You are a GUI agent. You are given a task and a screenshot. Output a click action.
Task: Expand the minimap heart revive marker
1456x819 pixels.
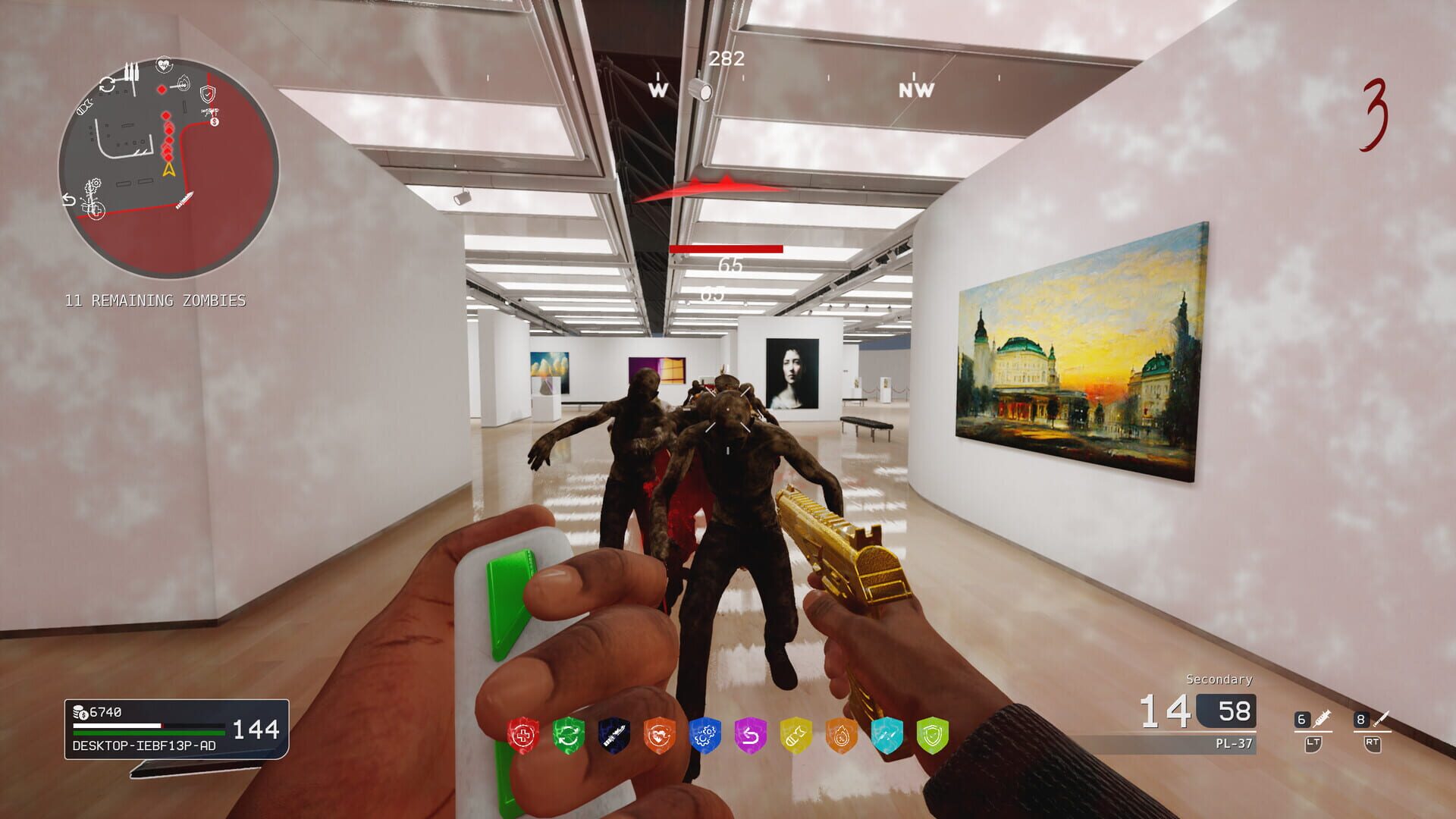click(x=165, y=64)
